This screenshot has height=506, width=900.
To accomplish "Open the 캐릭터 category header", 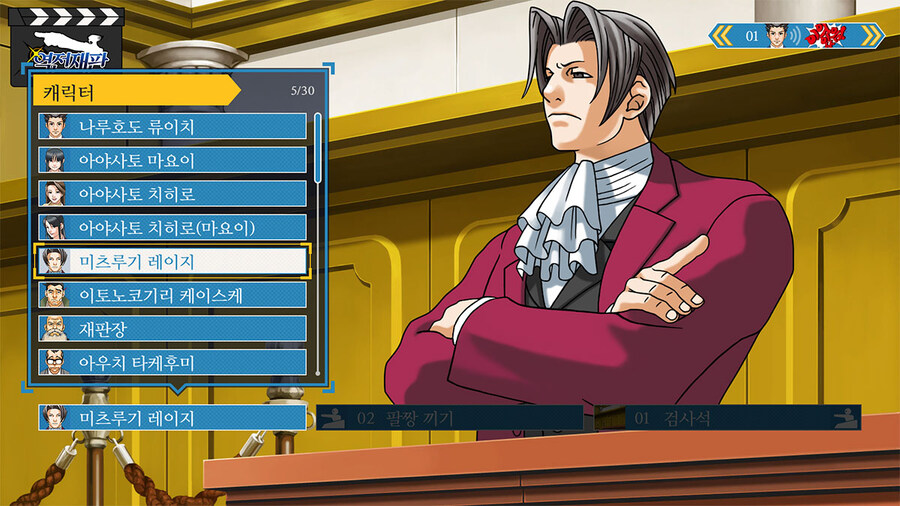I will (135, 90).
